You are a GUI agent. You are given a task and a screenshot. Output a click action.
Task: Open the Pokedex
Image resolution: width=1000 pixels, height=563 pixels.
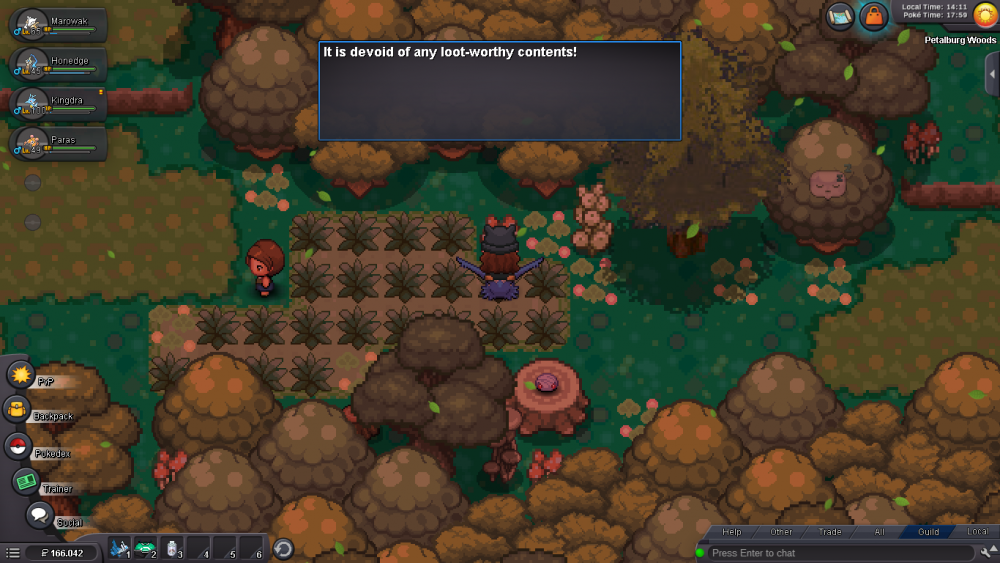point(17,446)
